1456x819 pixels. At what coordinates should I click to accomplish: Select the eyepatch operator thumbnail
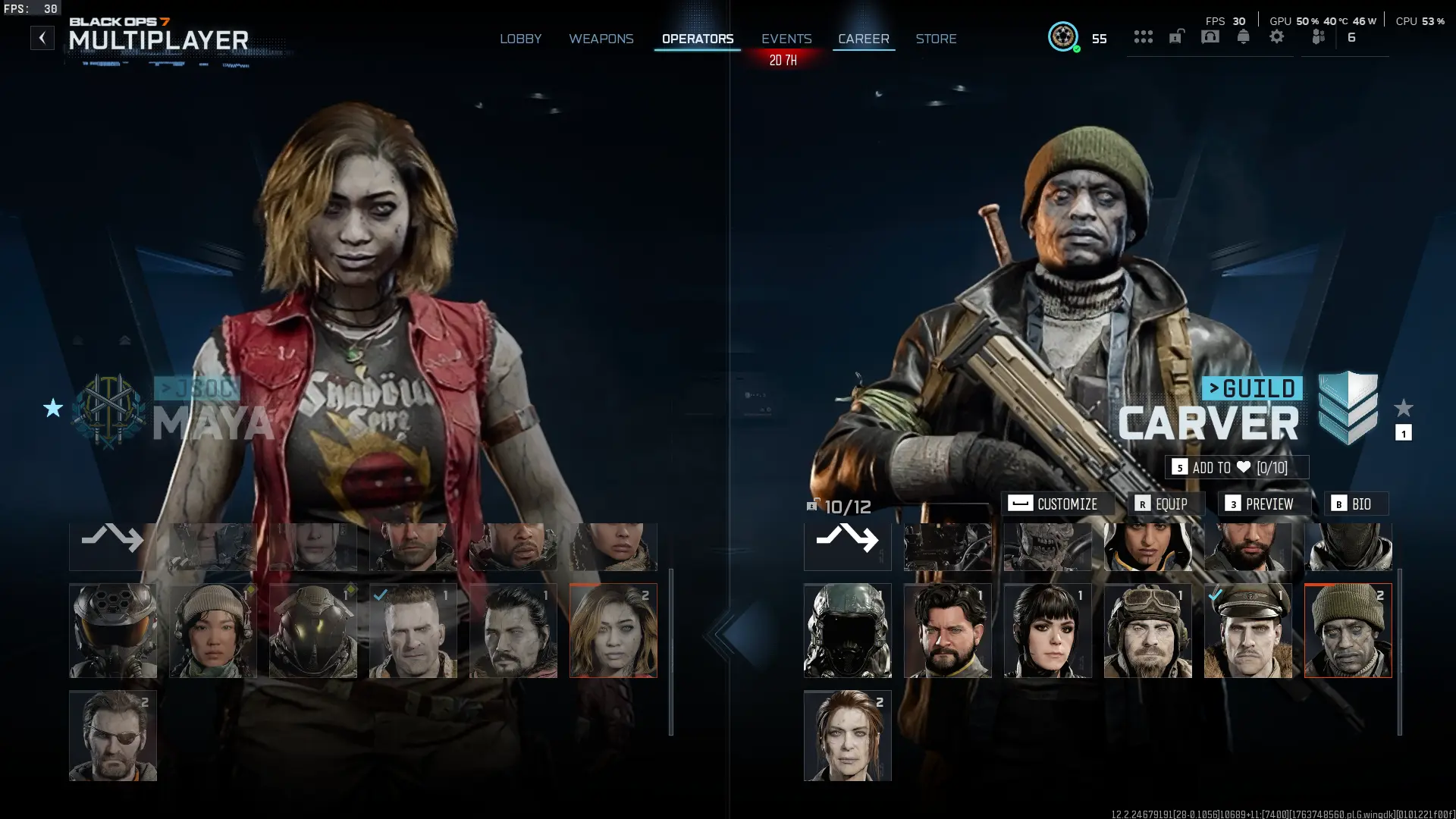pos(112,735)
